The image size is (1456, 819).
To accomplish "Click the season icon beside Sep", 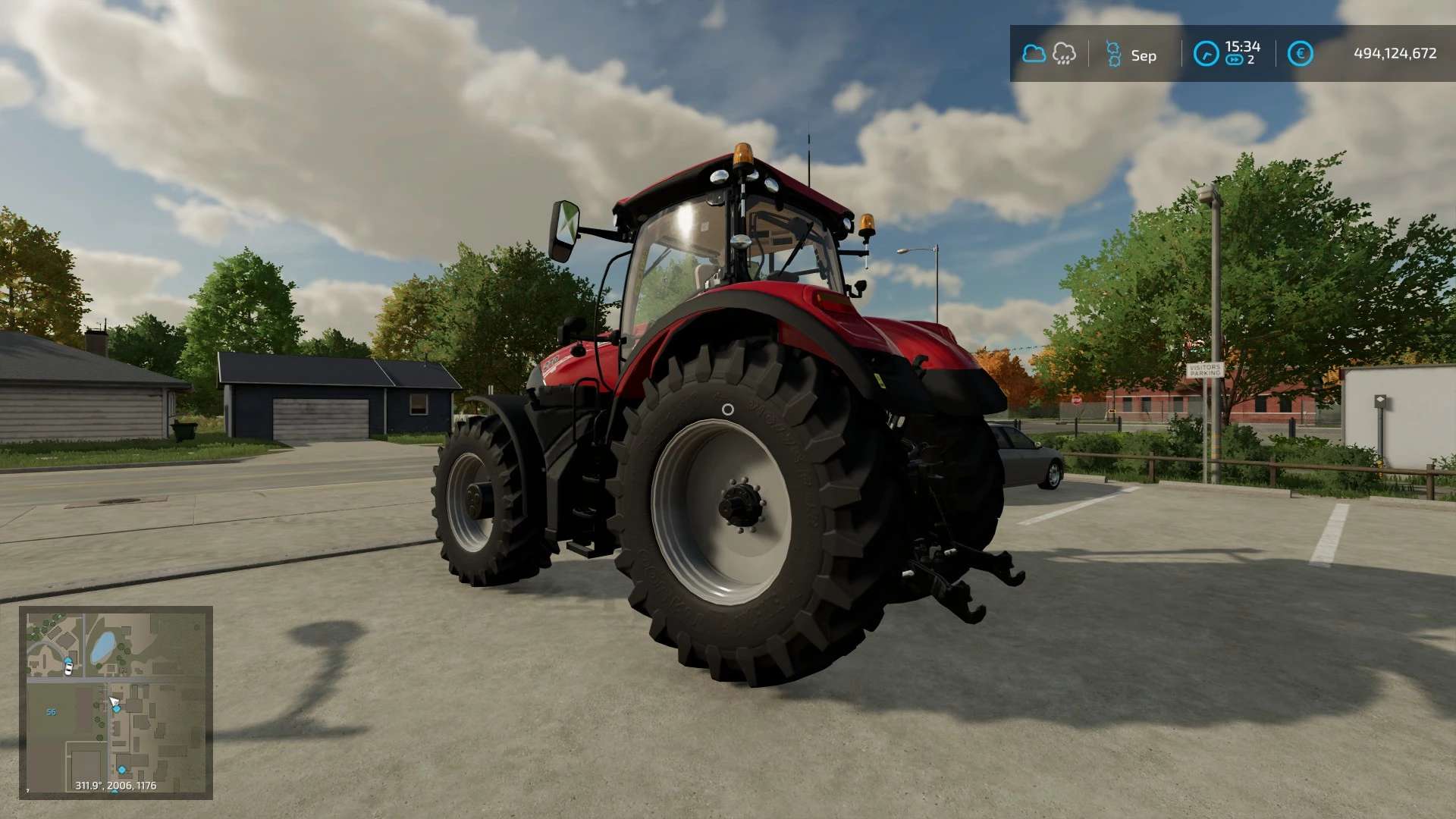I will point(1113,55).
